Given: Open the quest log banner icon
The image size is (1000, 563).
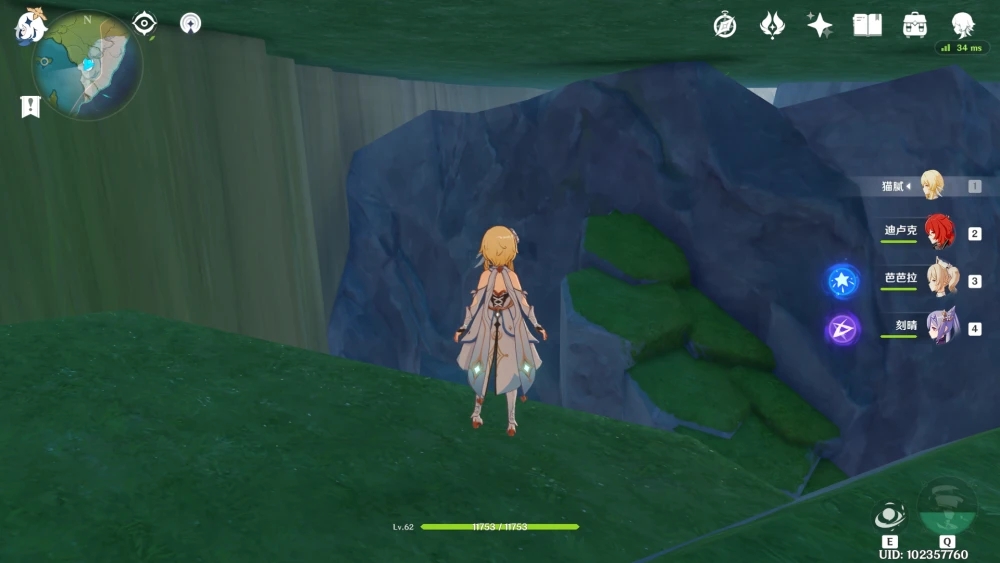Looking at the screenshot, I should [x=30, y=107].
